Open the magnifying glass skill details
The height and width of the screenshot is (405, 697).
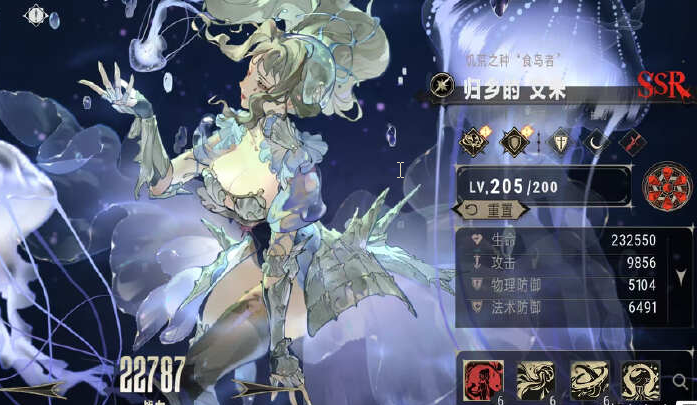pos(680,381)
